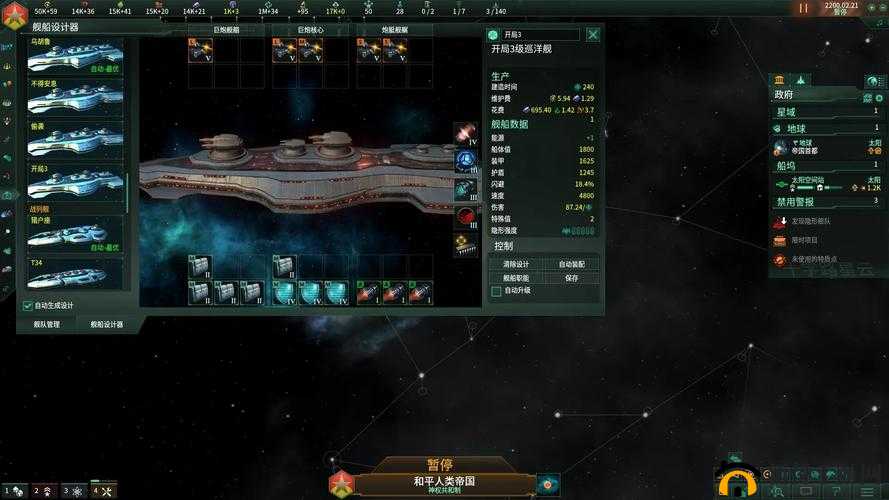Viewport: 889px width, 500px height.
Task: Unpause with the top pause button
Action: (803, 8)
